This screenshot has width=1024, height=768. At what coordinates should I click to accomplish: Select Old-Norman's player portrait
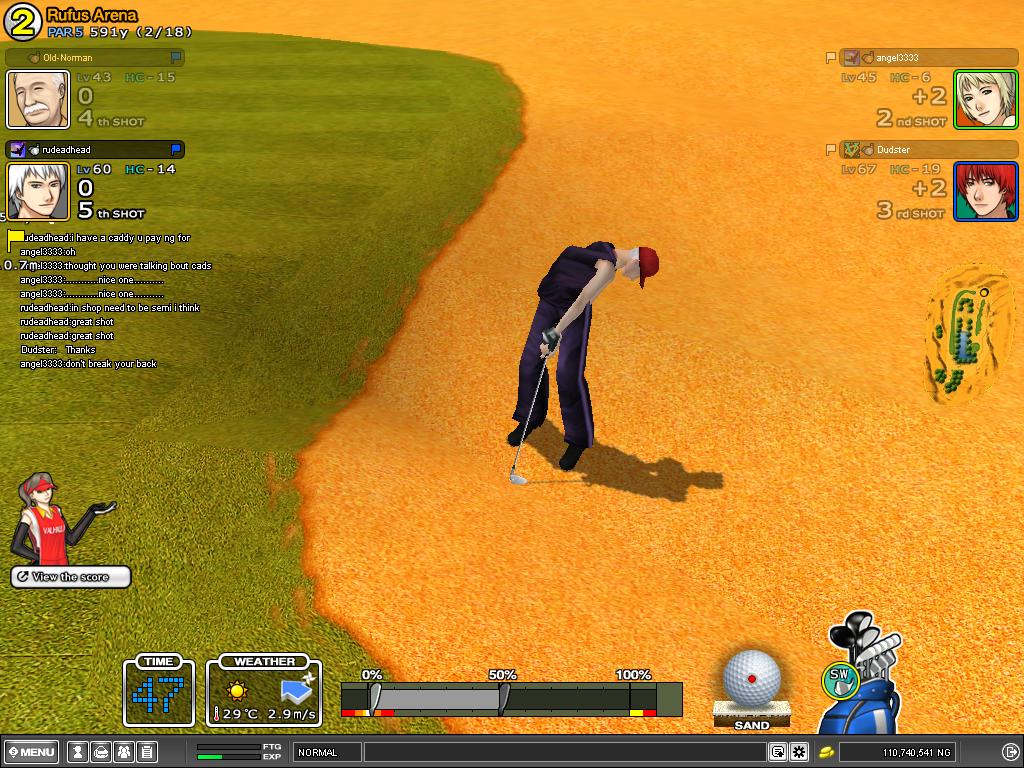click(x=38, y=99)
